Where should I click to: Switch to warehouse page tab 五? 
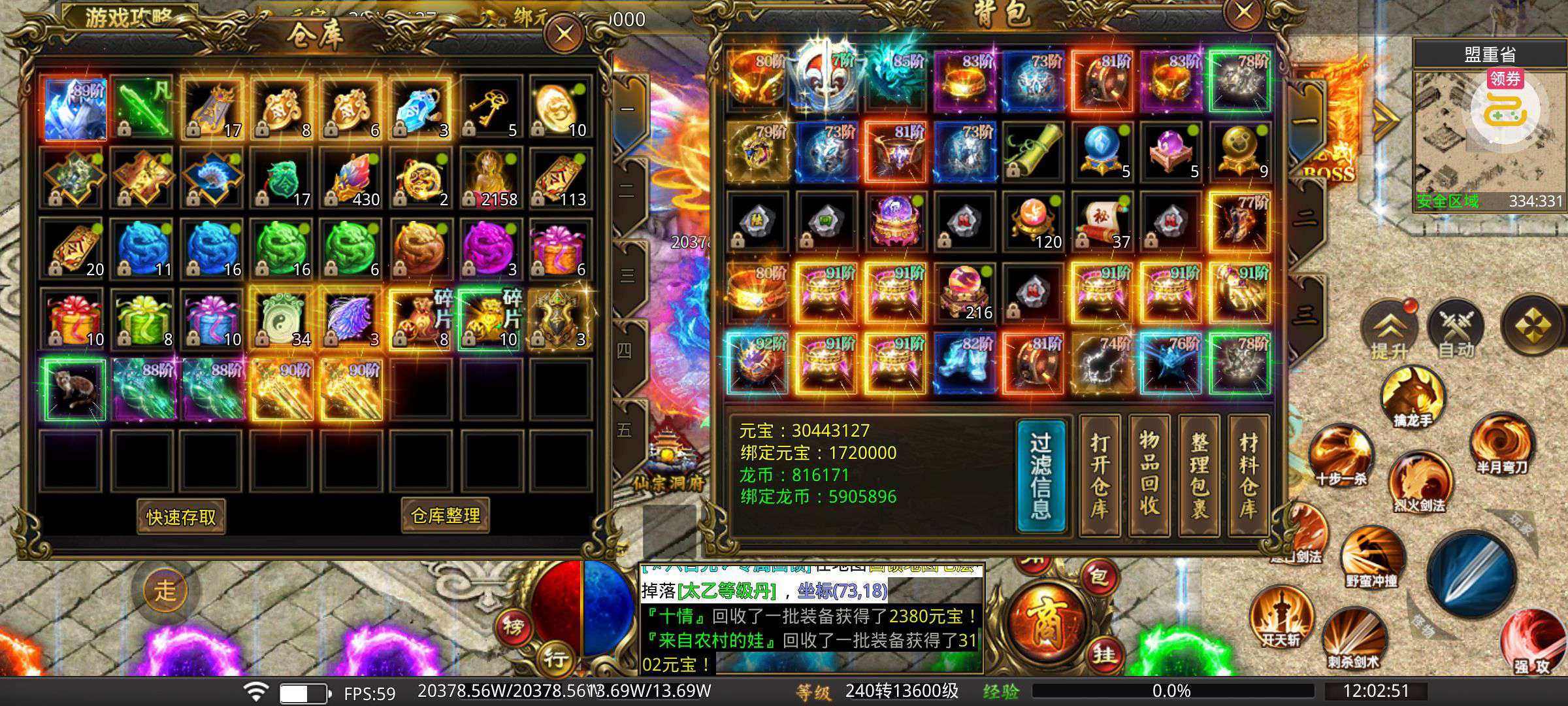[x=625, y=430]
